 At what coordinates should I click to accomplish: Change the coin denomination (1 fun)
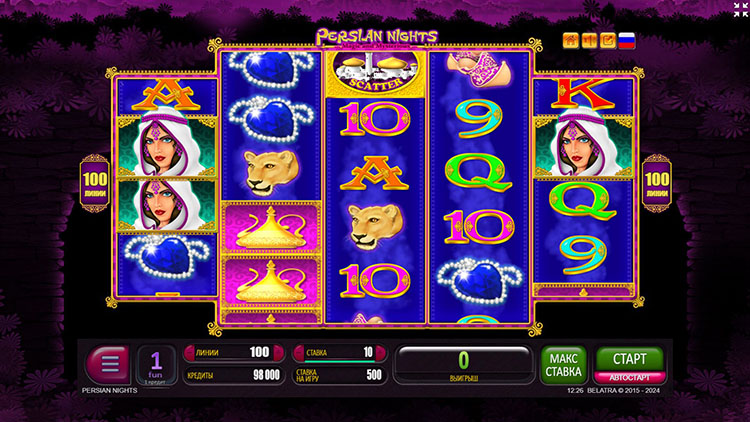157,364
